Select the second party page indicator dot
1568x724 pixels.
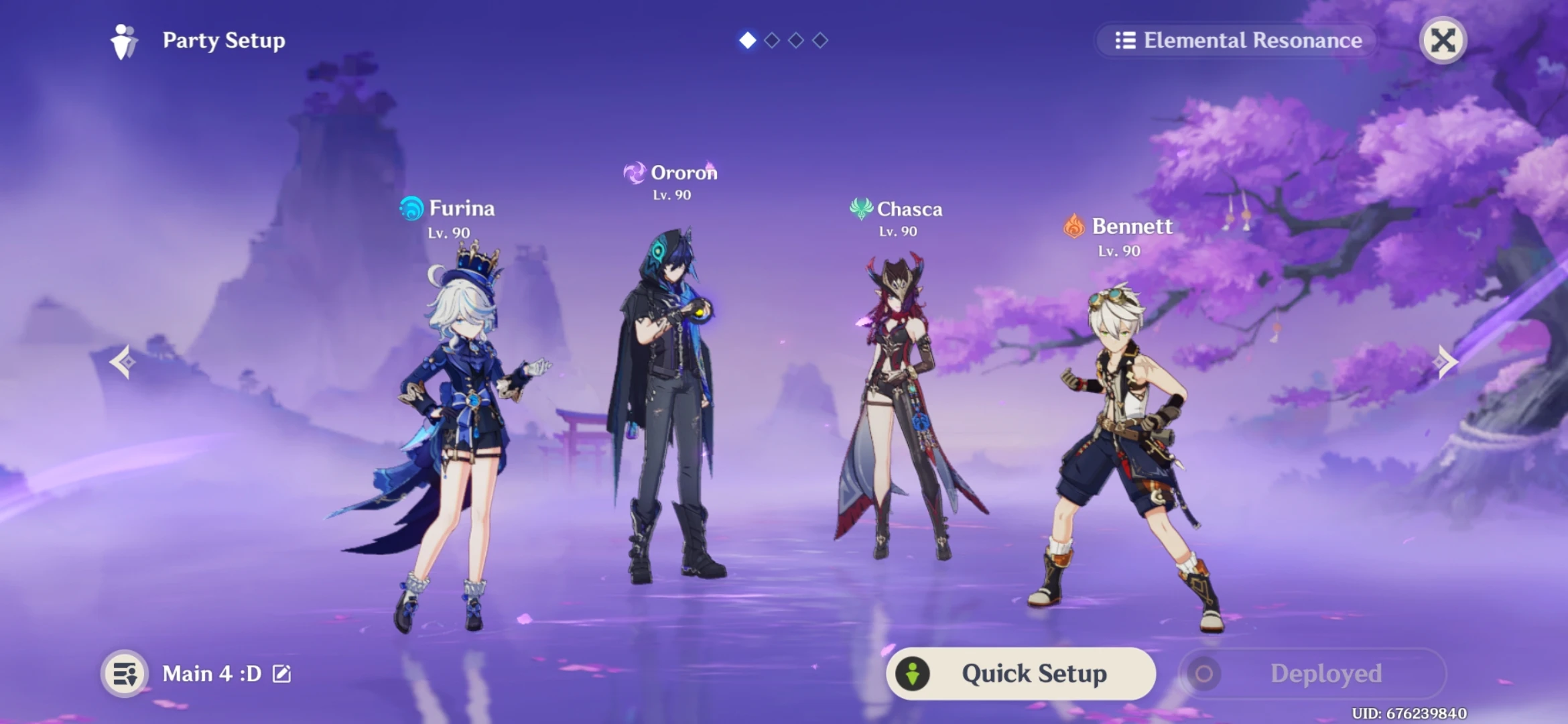click(771, 40)
